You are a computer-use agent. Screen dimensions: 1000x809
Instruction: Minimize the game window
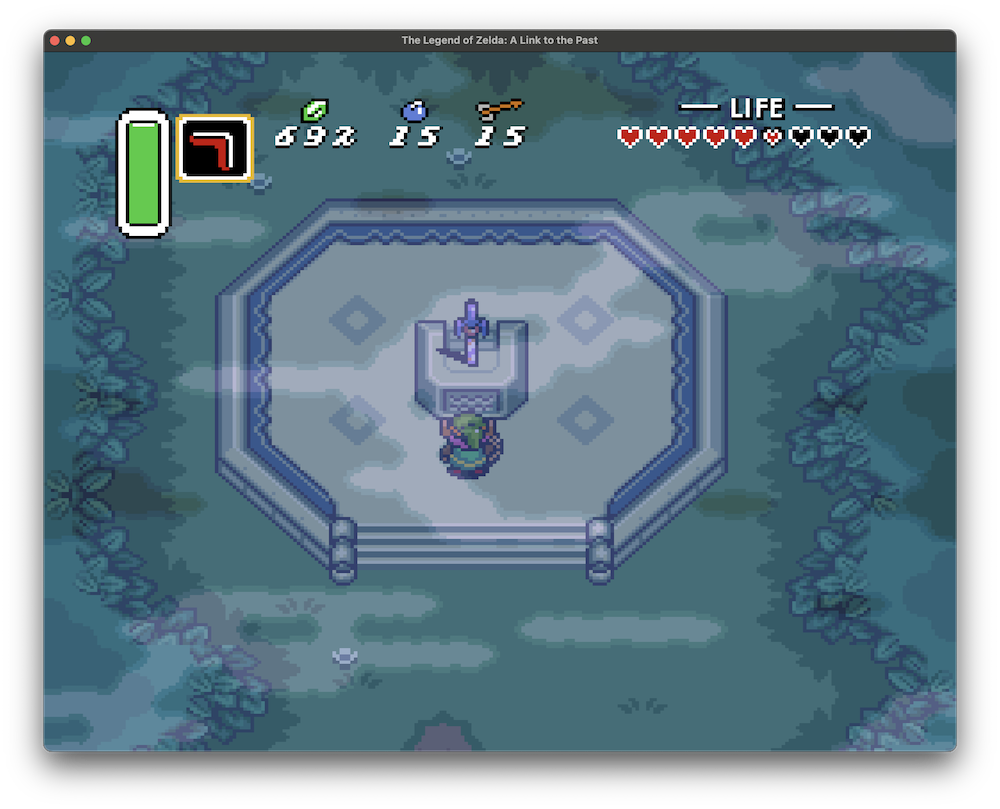(70, 40)
